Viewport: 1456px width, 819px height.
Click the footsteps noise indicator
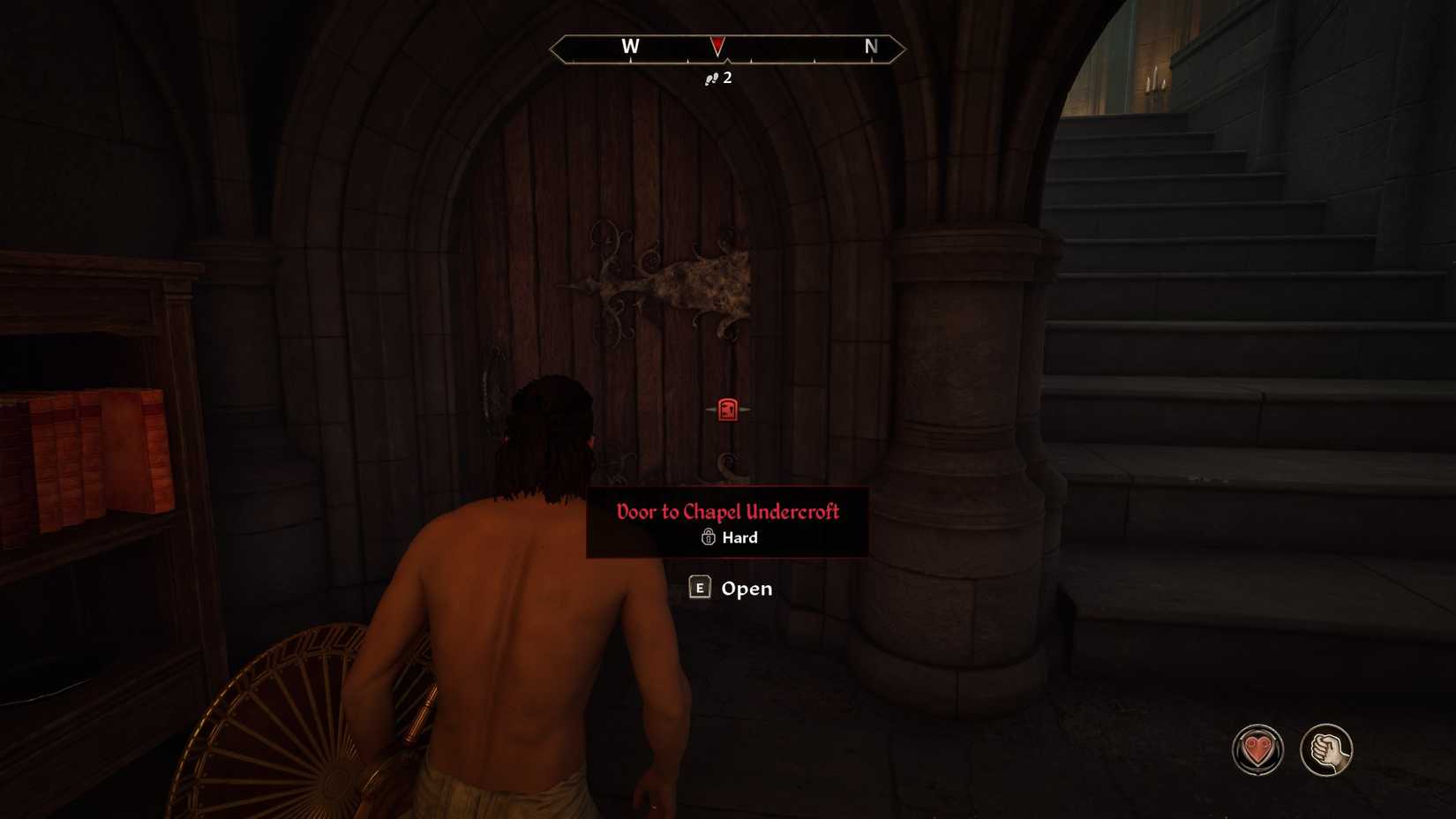tap(711, 77)
